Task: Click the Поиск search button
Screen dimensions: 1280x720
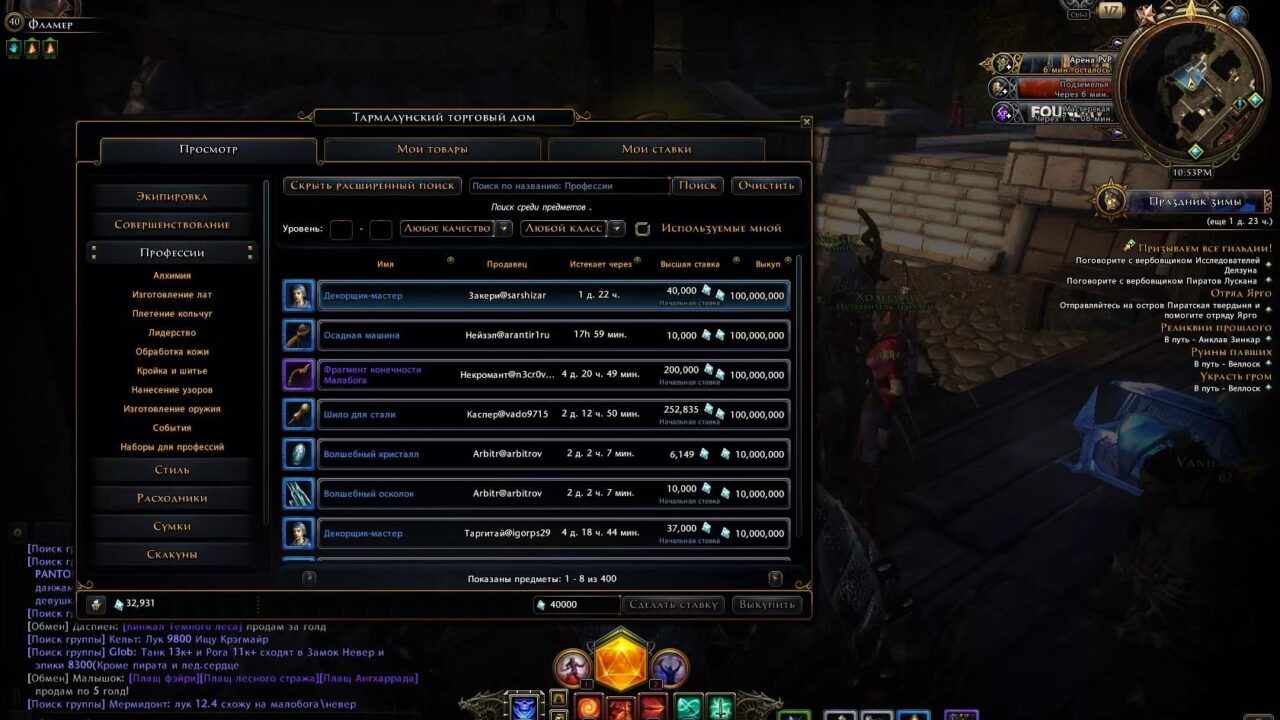Action: tap(698, 185)
